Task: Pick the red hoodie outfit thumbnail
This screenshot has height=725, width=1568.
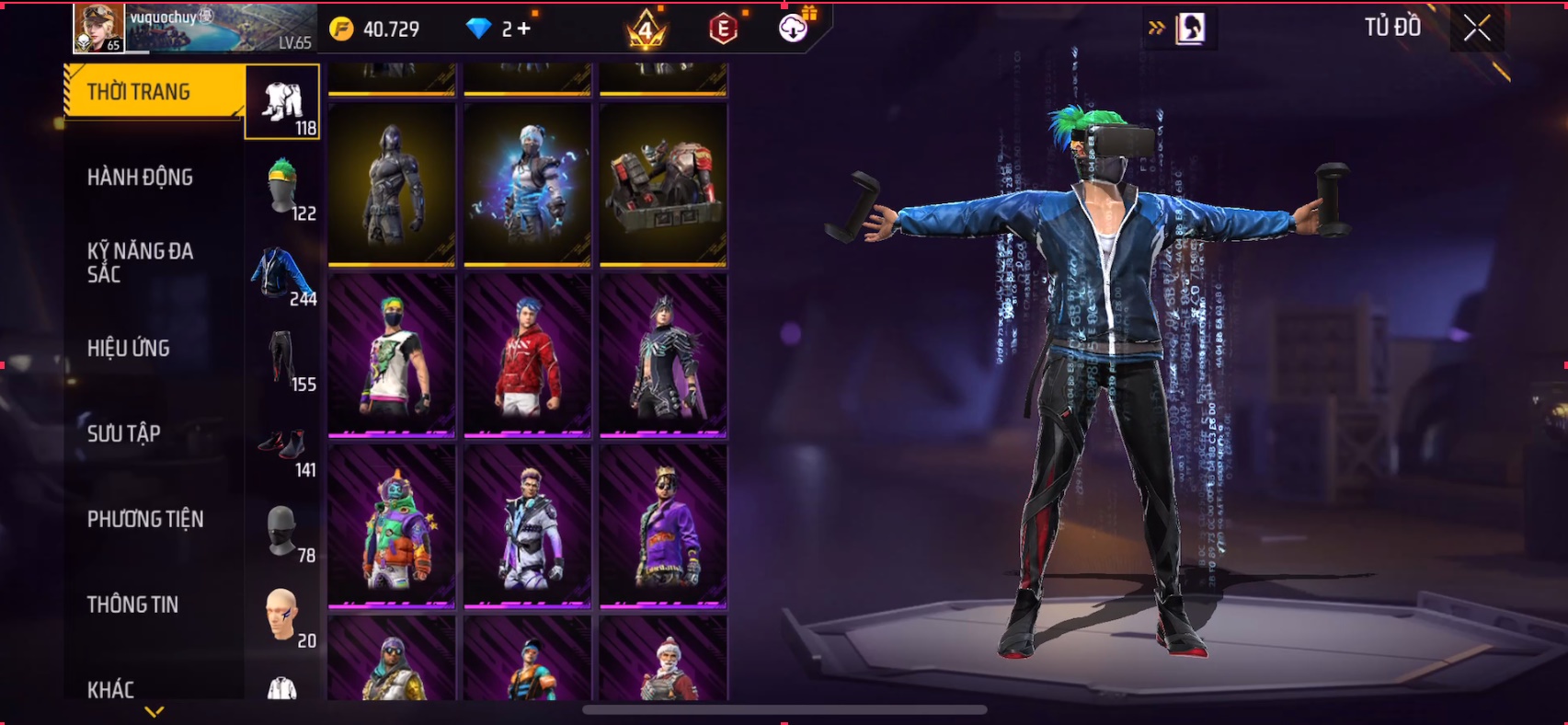Action: pyautogui.click(x=527, y=356)
